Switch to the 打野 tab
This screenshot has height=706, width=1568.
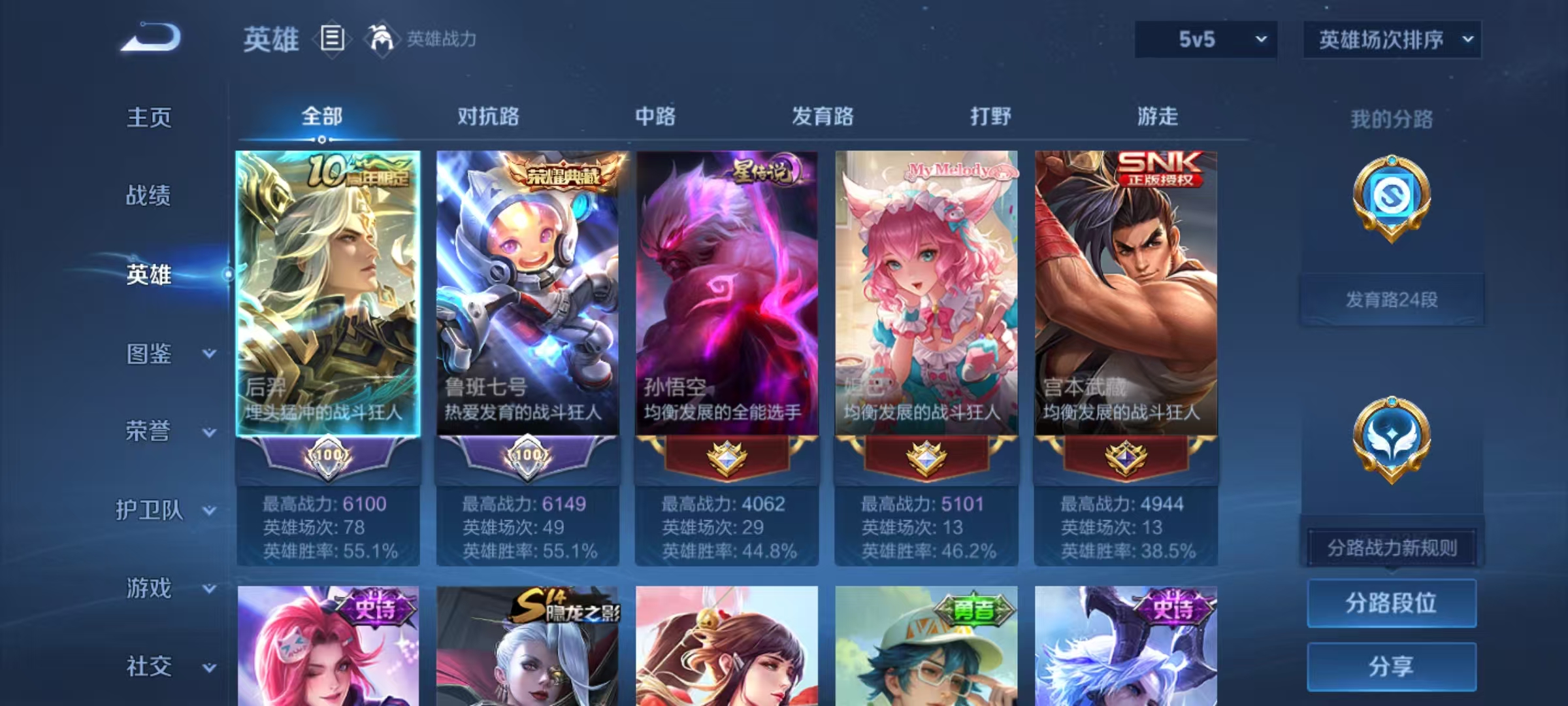(990, 116)
